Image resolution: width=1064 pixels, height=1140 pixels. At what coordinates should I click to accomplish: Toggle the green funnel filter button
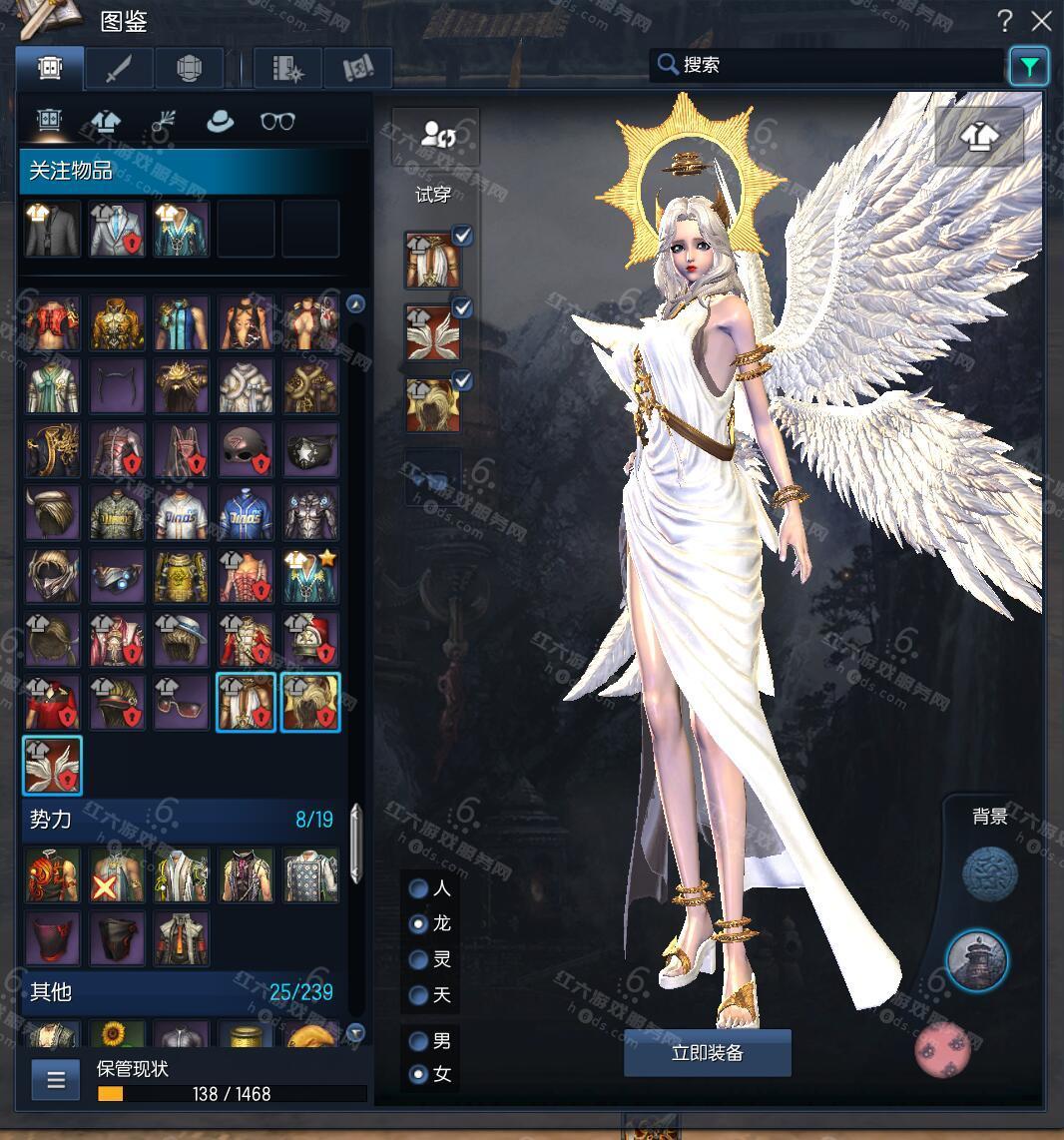(x=1028, y=67)
